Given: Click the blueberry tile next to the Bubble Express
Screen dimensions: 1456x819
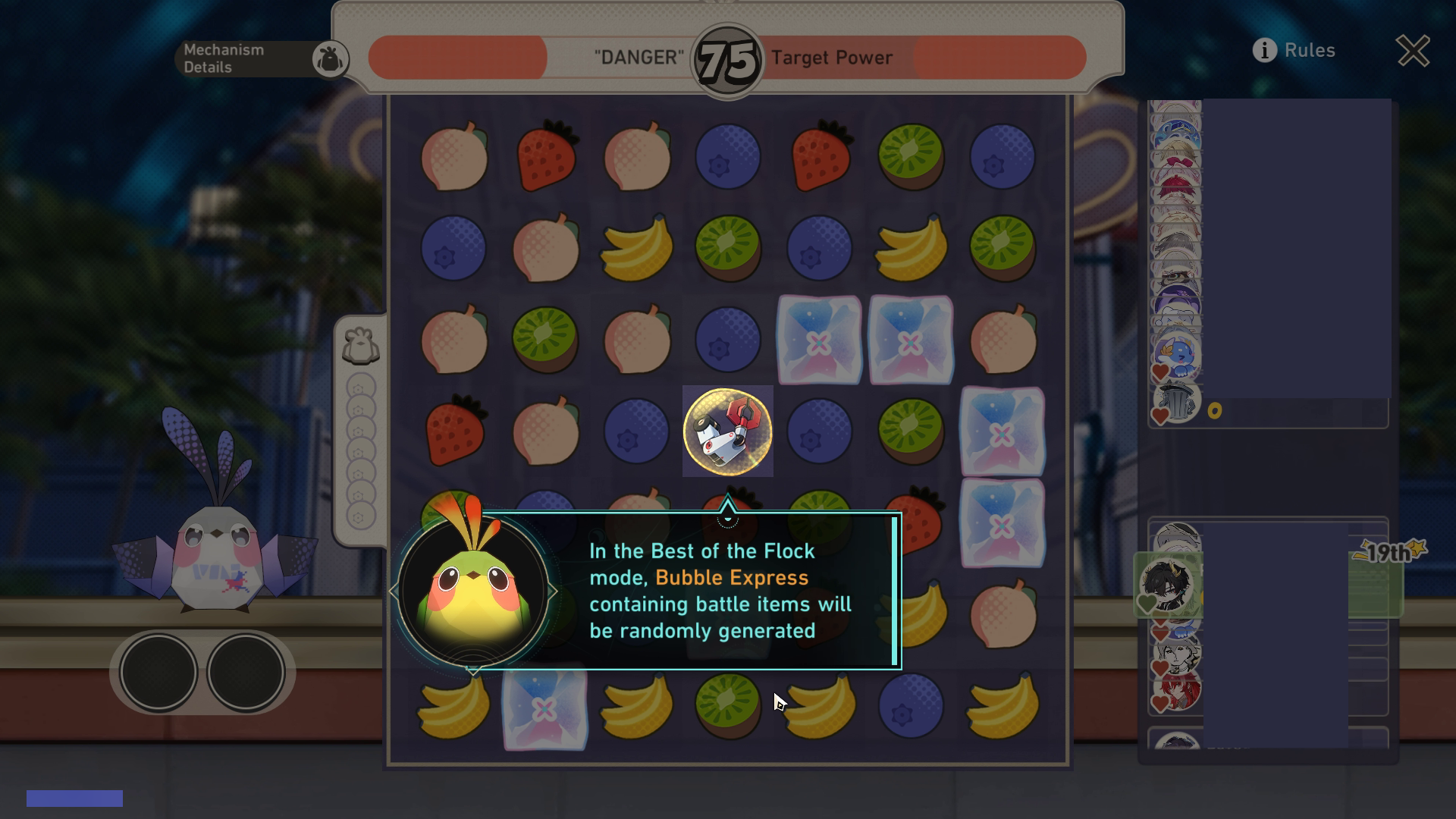Looking at the screenshot, I should pos(819,432).
